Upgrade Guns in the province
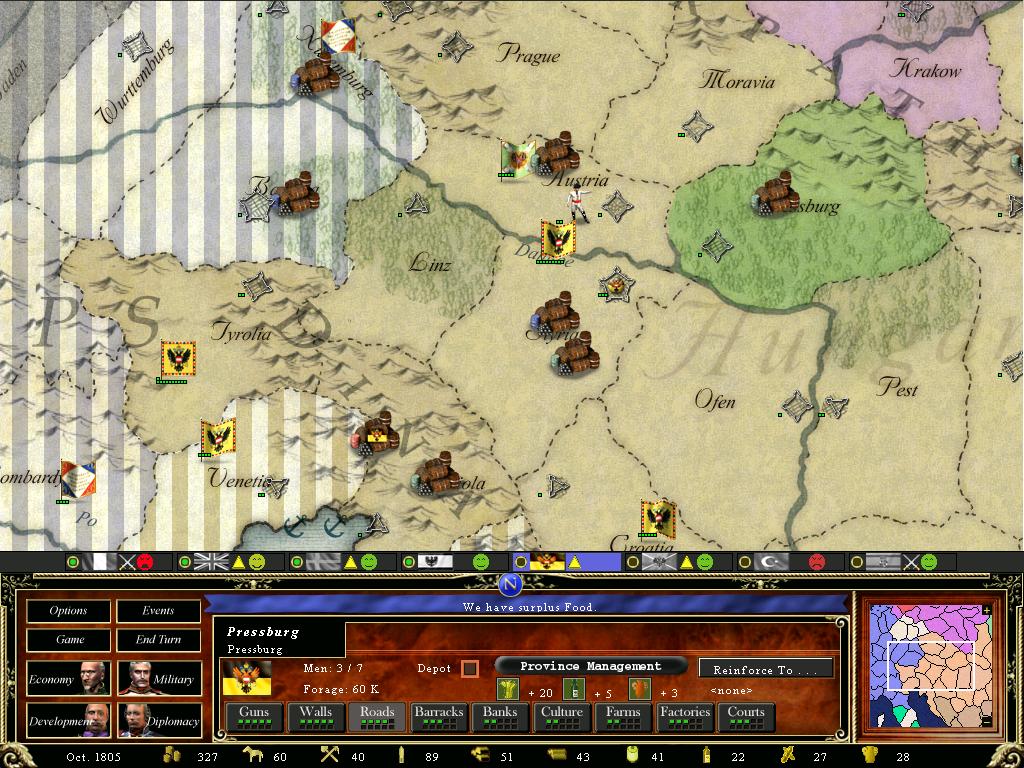This screenshot has height=768, width=1024. pos(254,717)
